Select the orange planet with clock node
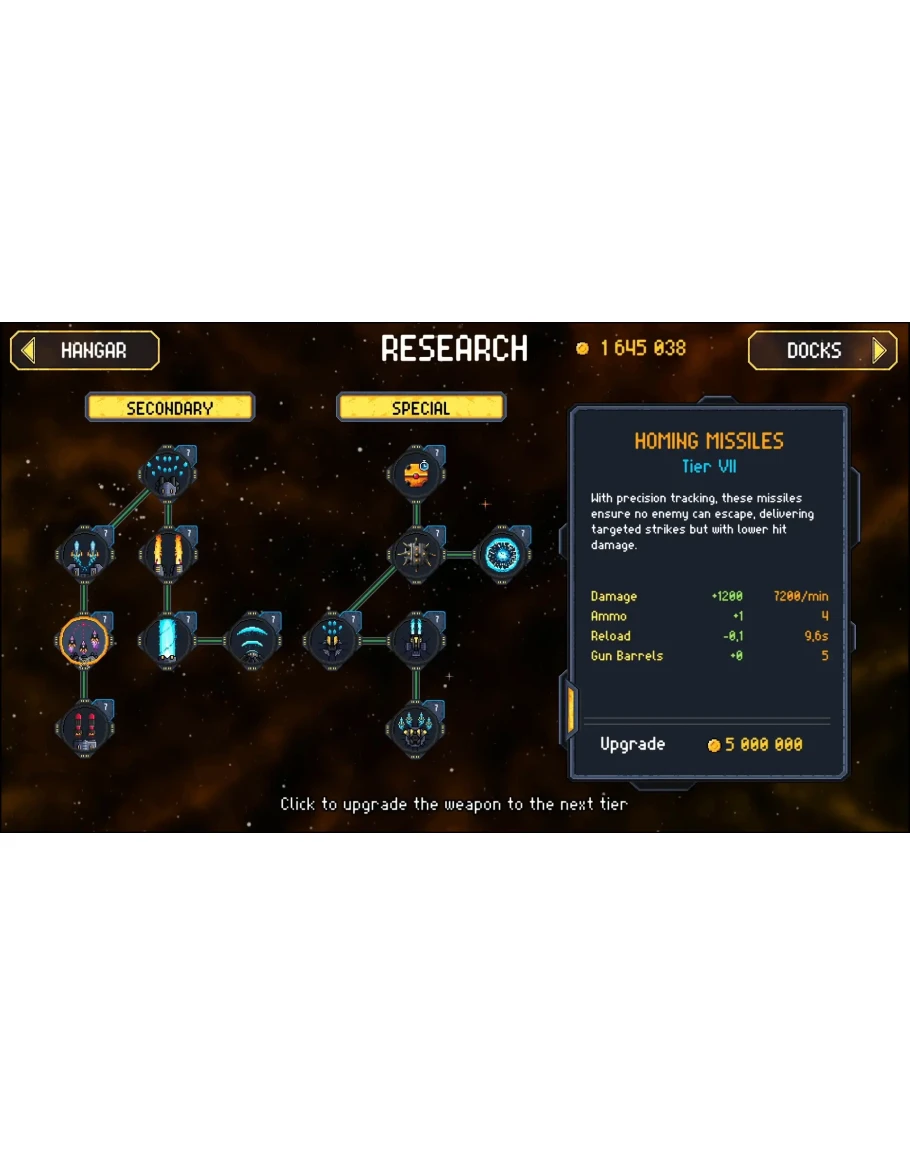Screen dimensions: 910x1155 (416, 472)
